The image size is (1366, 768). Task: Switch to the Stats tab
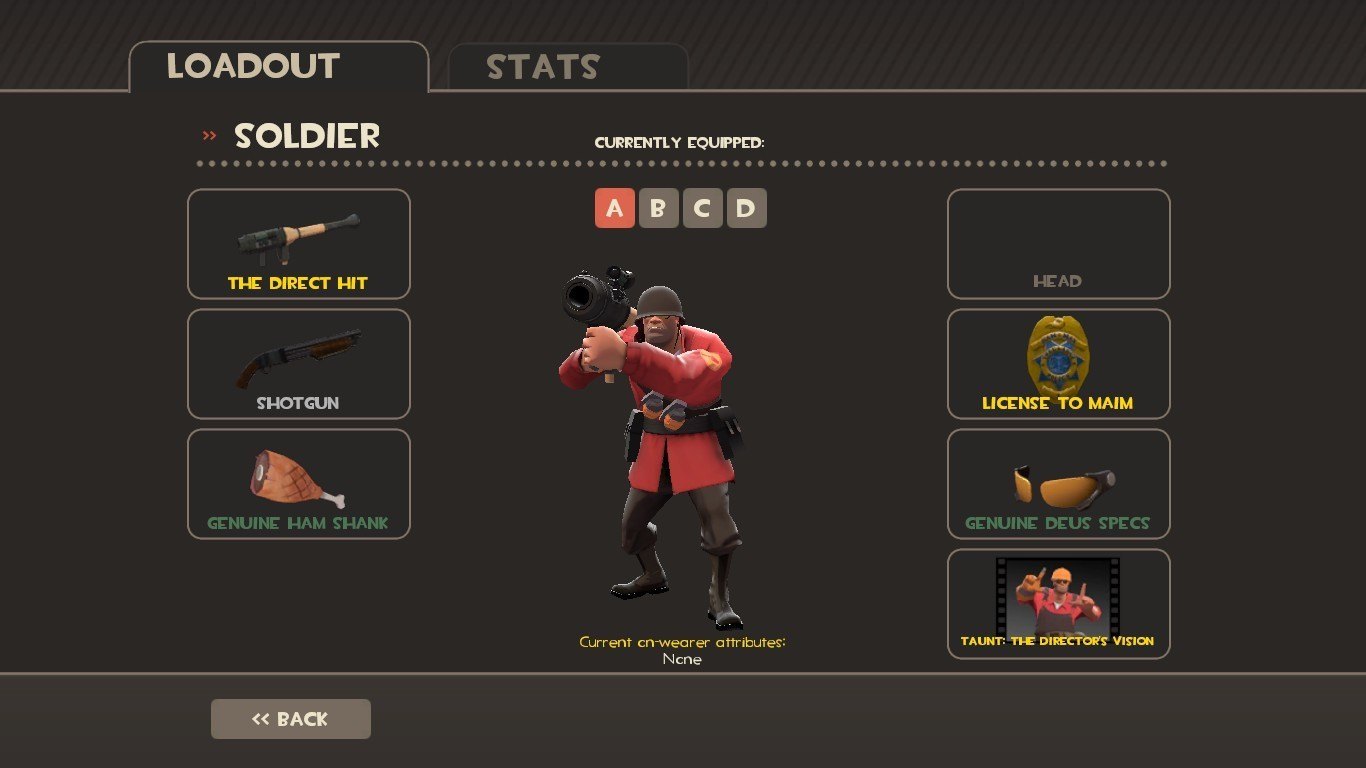[x=567, y=68]
